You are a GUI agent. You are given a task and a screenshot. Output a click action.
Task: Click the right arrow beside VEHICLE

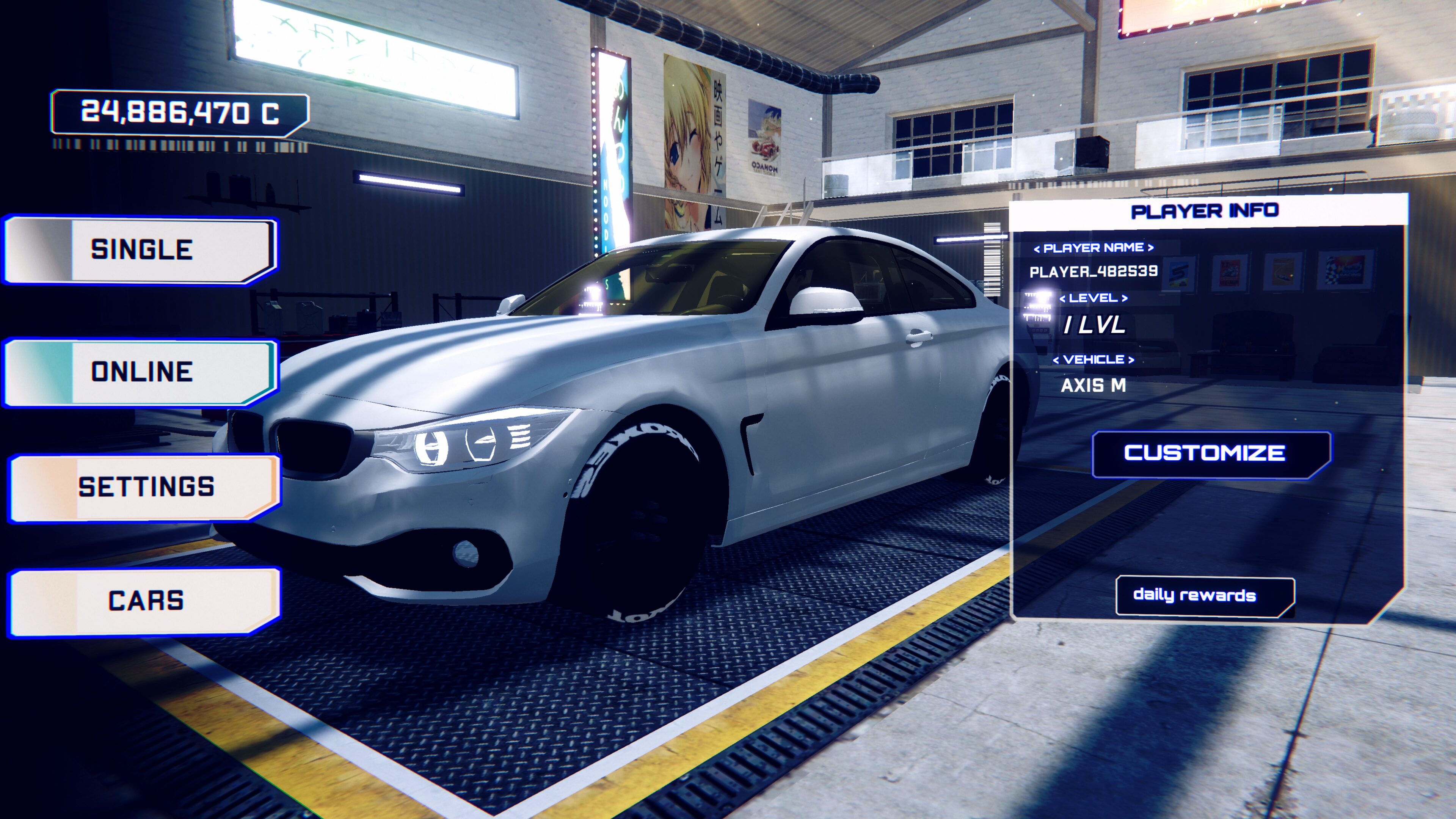[1131, 360]
